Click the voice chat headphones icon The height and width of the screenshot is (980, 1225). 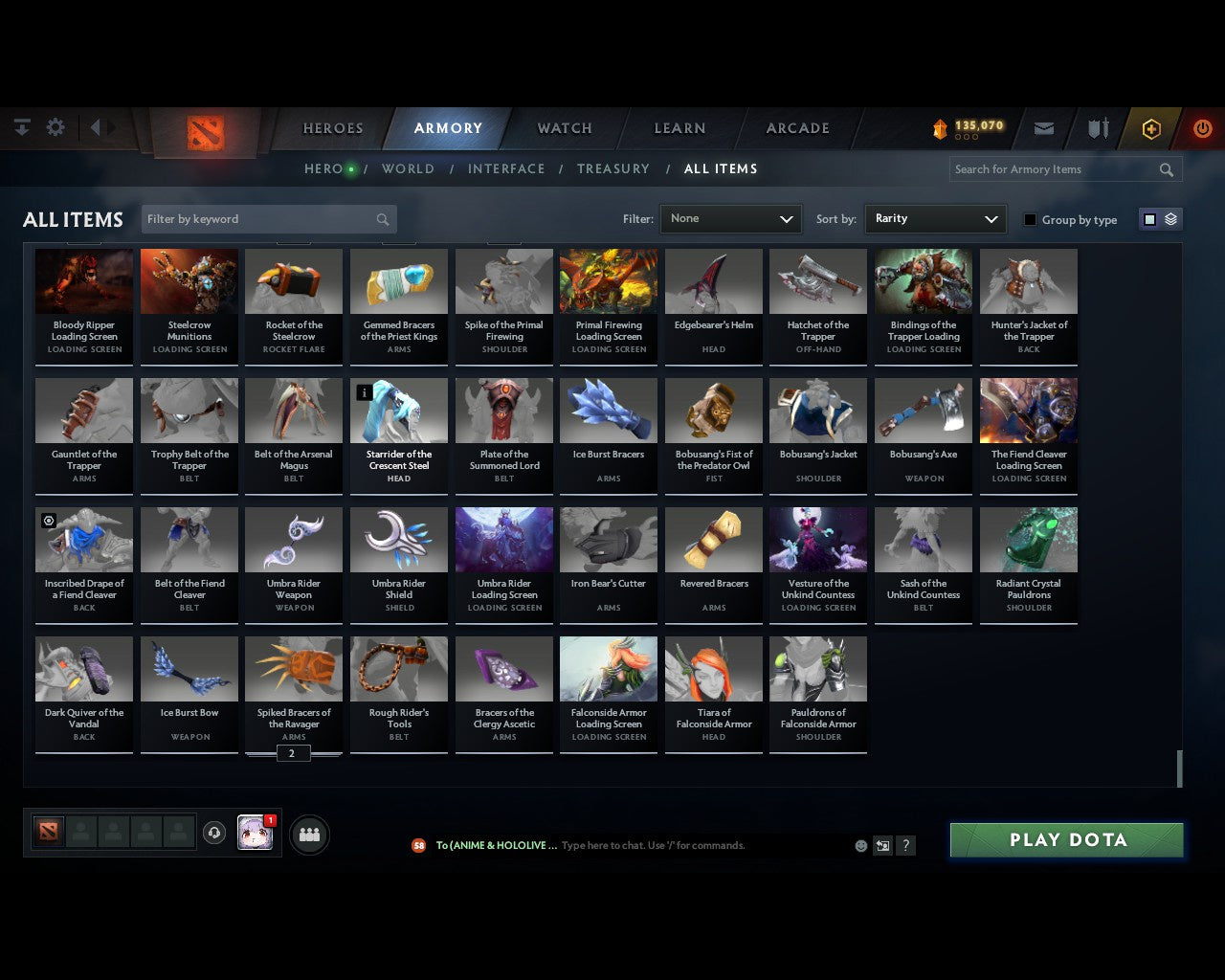point(214,834)
